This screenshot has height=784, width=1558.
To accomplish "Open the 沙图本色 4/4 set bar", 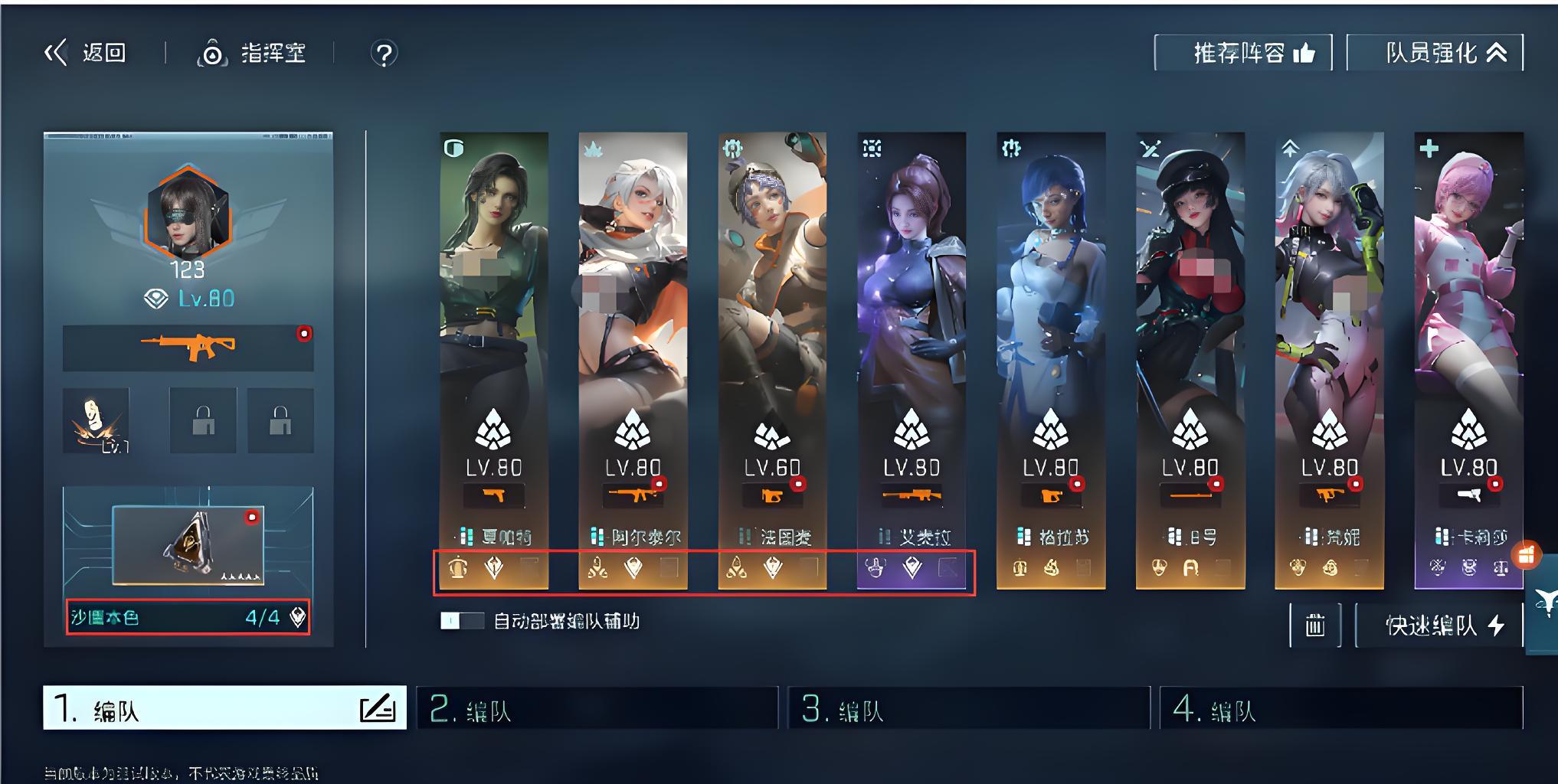I will click(188, 617).
